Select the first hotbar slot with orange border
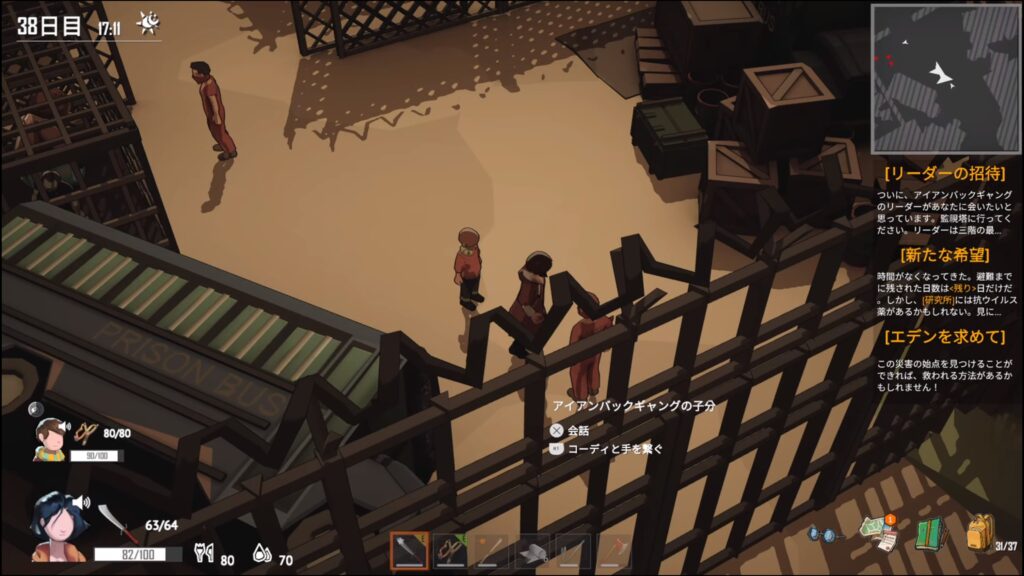Screen dimensions: 1024x576 (409, 551)
